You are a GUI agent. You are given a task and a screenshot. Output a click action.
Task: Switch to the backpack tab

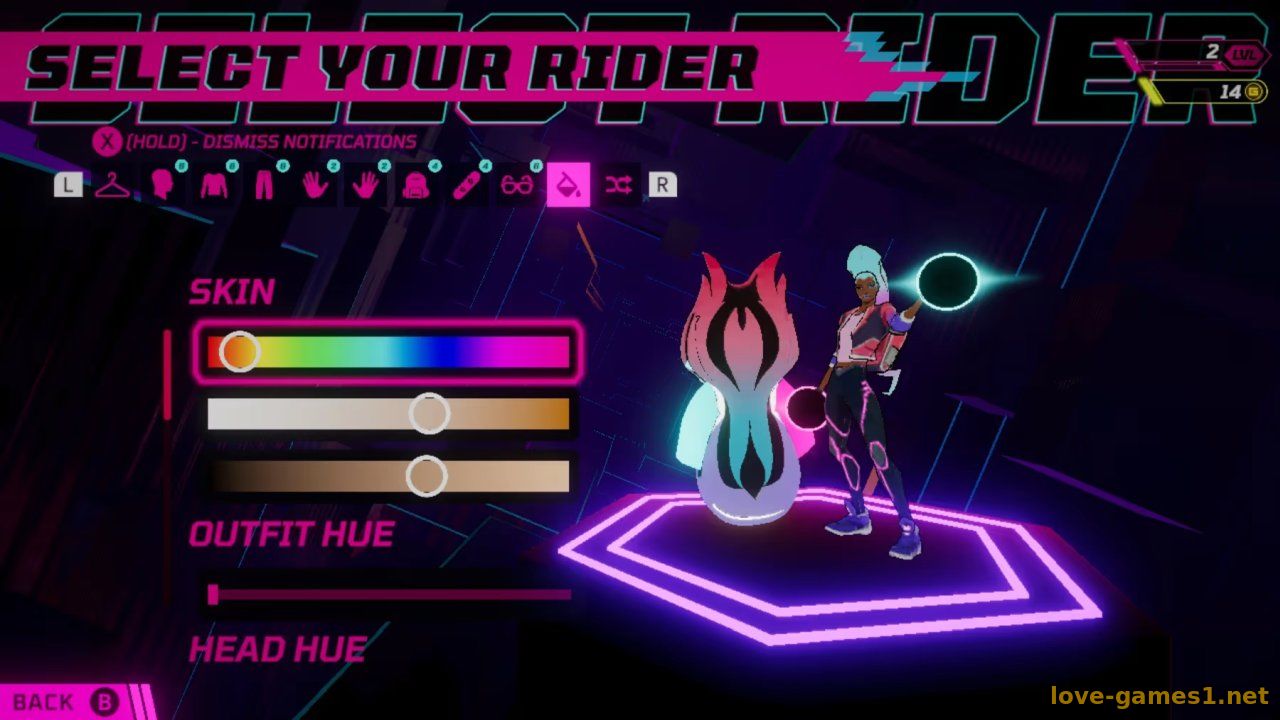415,185
